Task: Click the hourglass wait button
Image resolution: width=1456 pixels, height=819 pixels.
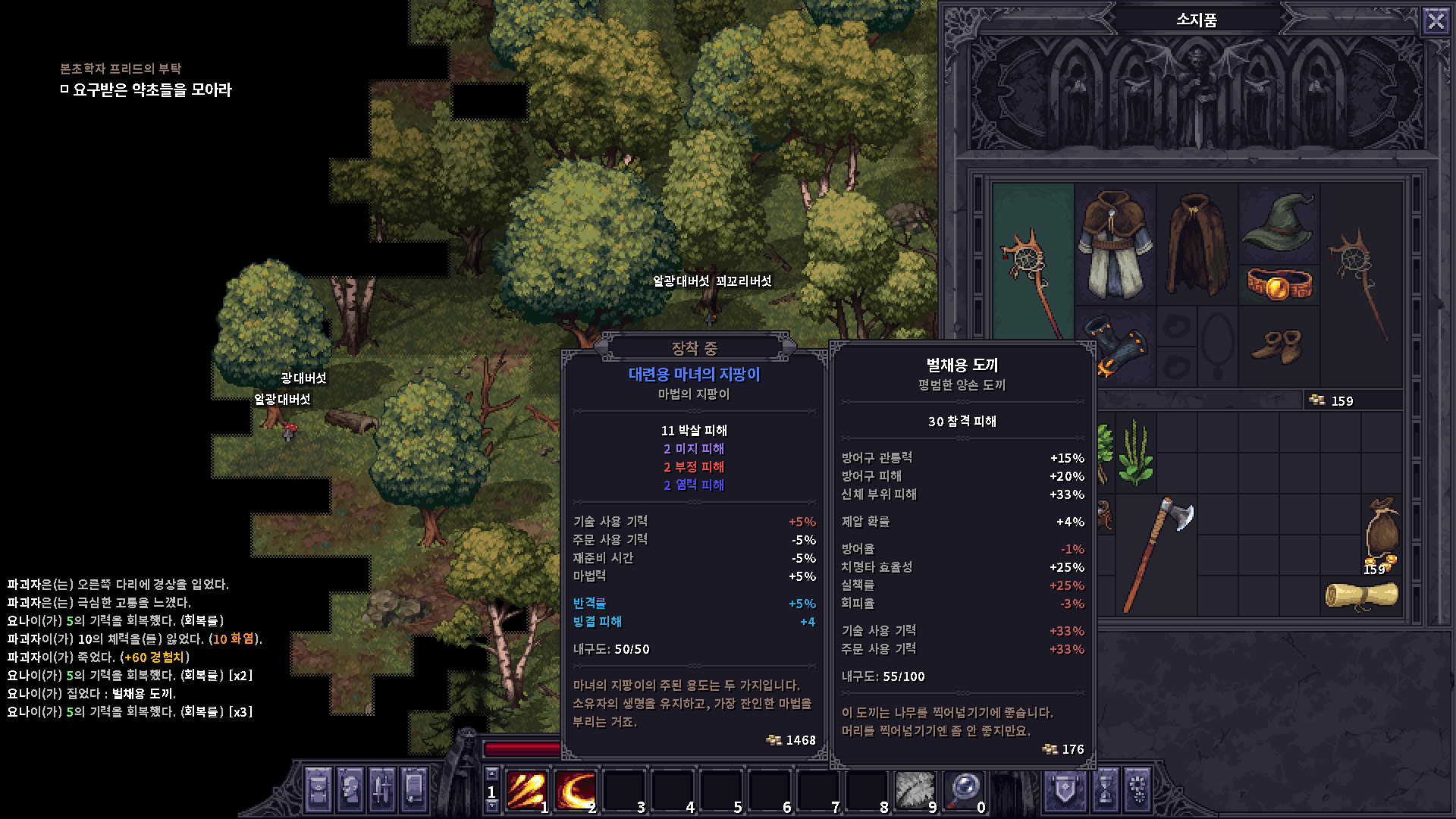Action: pos(1106,790)
